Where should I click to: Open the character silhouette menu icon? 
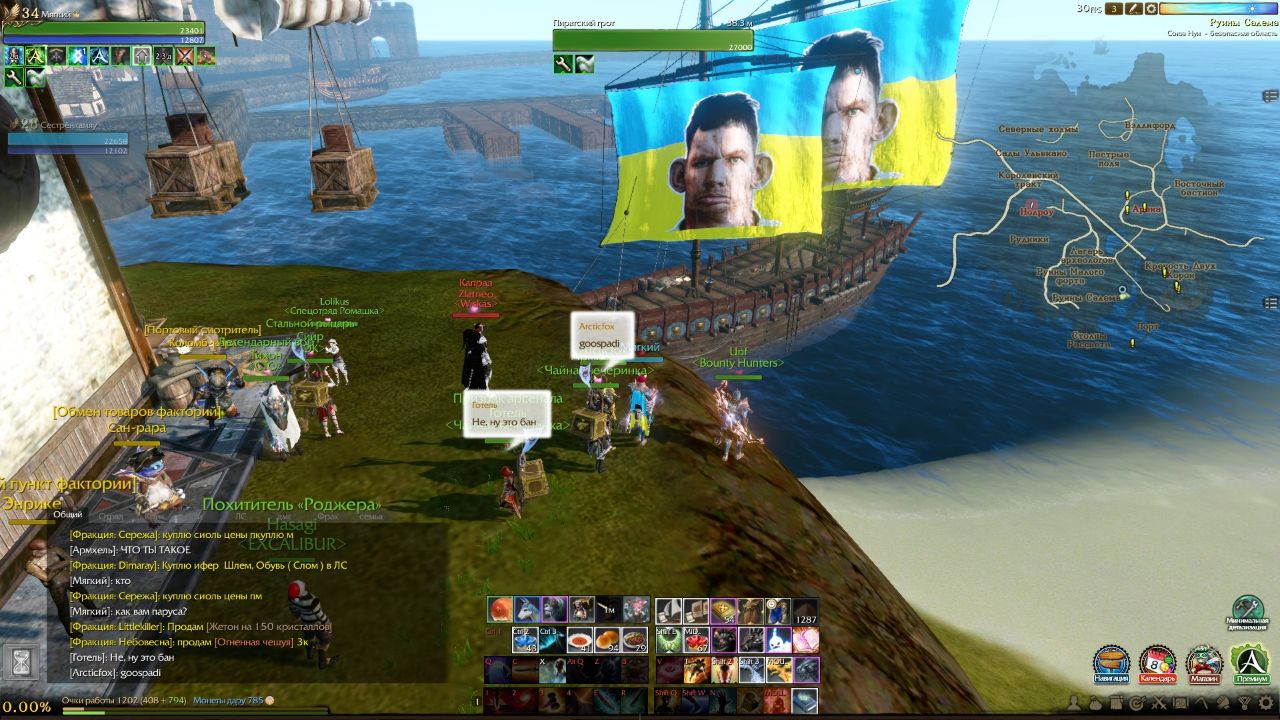point(1075,703)
